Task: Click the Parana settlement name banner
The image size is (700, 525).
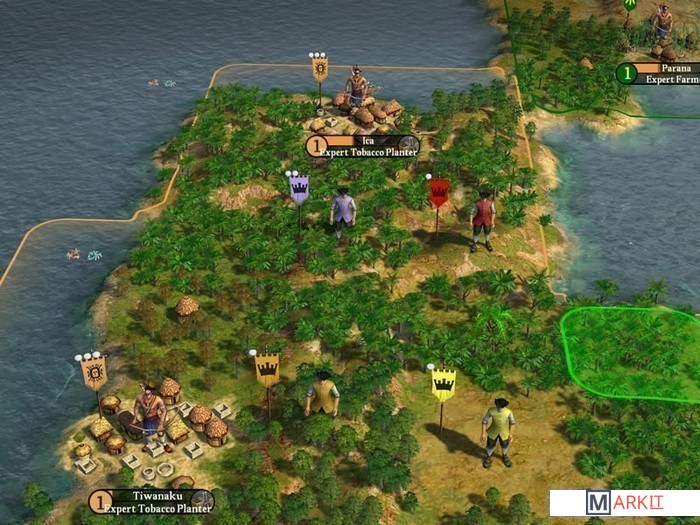Action: pos(662,72)
